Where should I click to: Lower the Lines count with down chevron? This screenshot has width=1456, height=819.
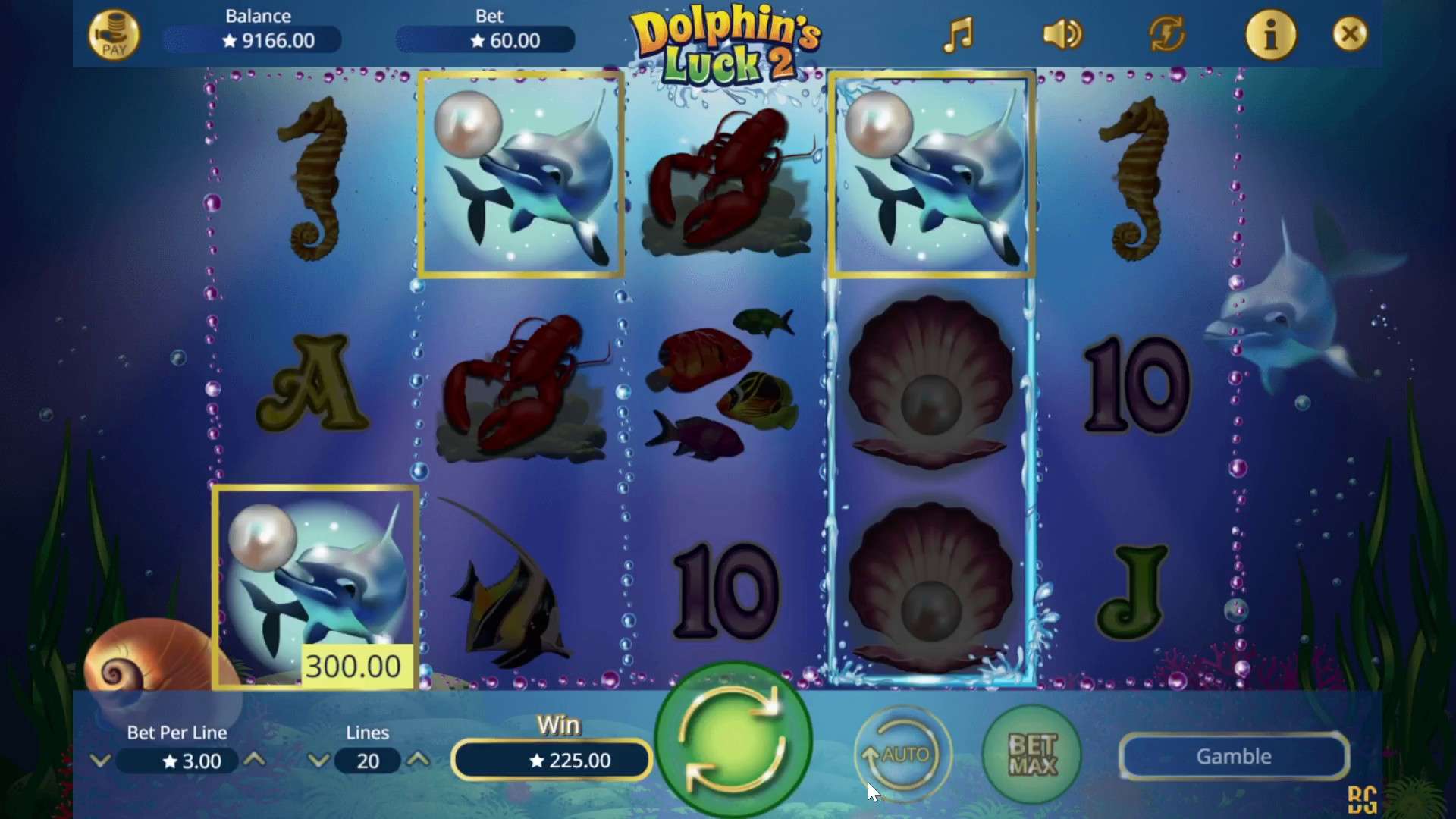(x=318, y=761)
